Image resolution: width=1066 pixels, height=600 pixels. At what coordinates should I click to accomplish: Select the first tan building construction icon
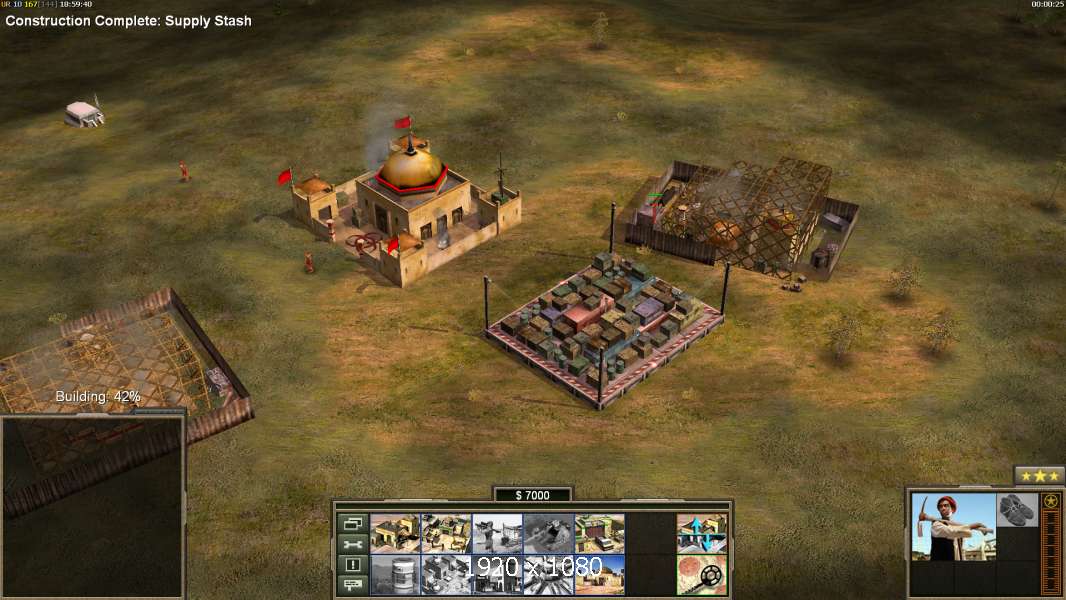coord(395,534)
